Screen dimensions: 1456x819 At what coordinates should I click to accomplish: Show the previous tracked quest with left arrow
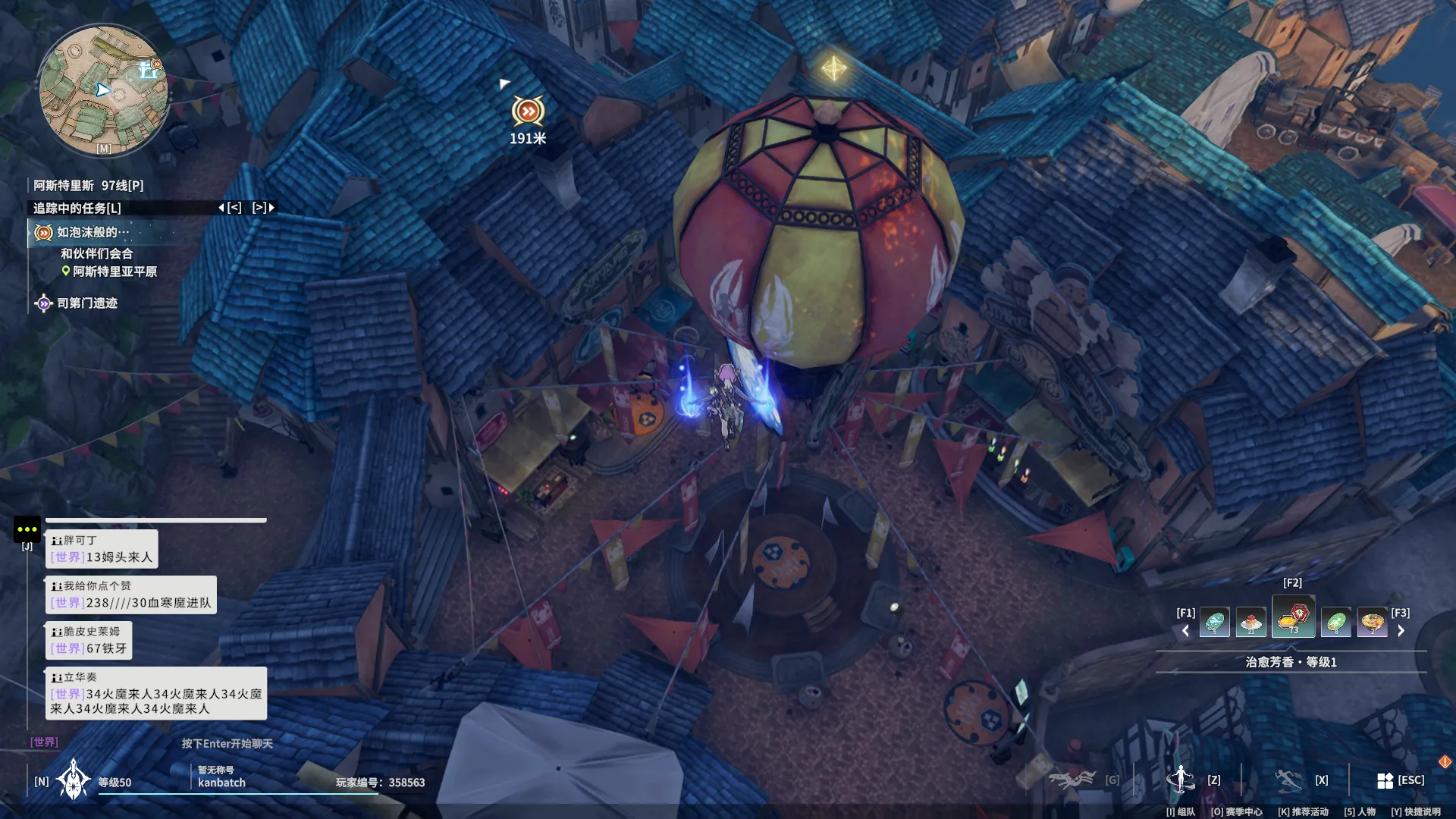230,208
